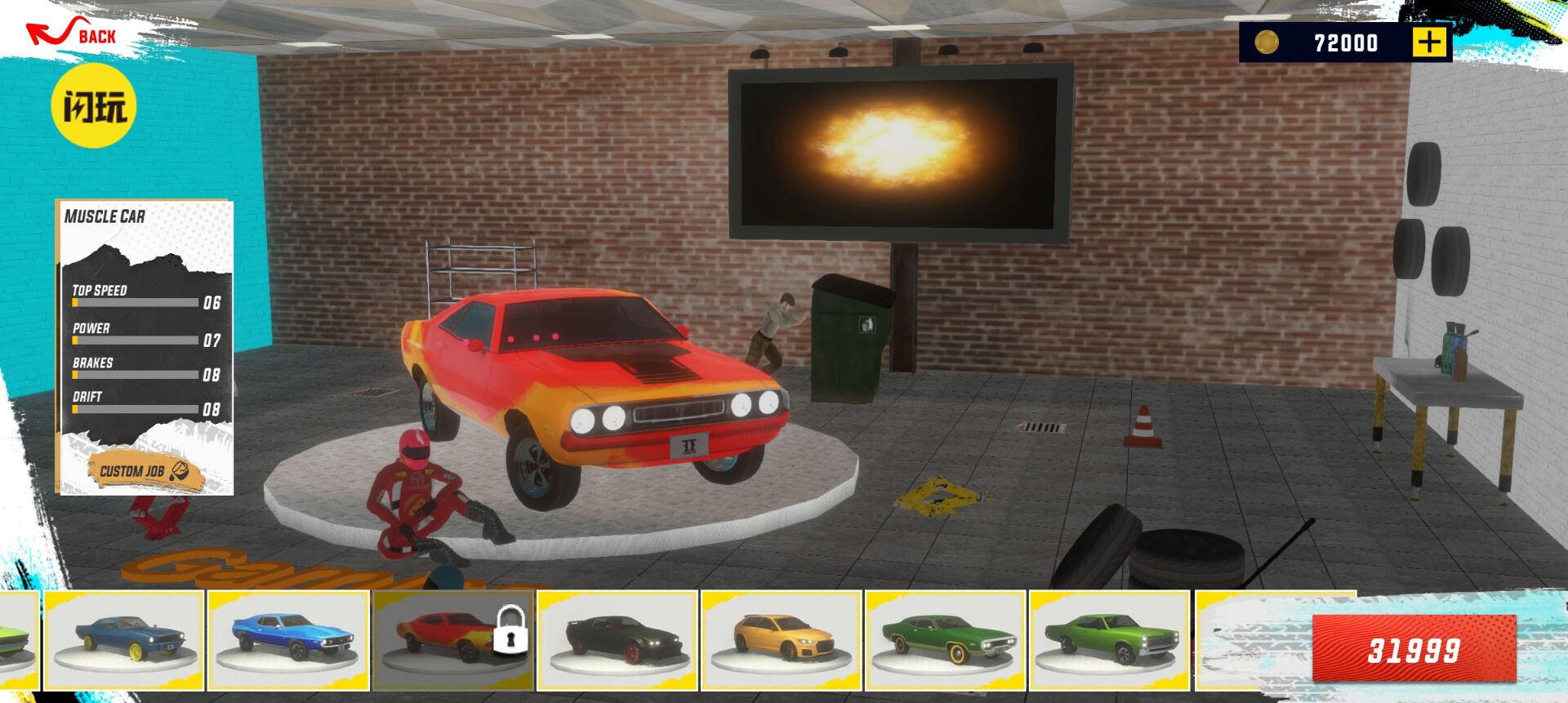Tap the red BACK arrow icon
Viewport: 1568px width, 703px height.
coord(49,29)
